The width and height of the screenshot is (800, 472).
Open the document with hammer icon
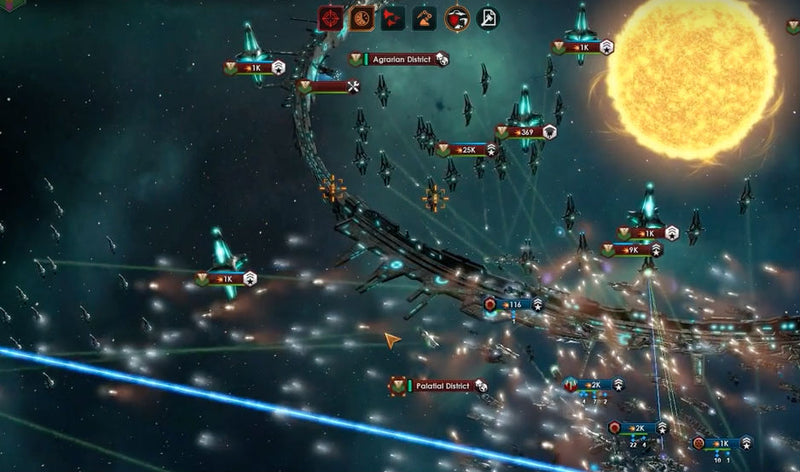[488, 17]
